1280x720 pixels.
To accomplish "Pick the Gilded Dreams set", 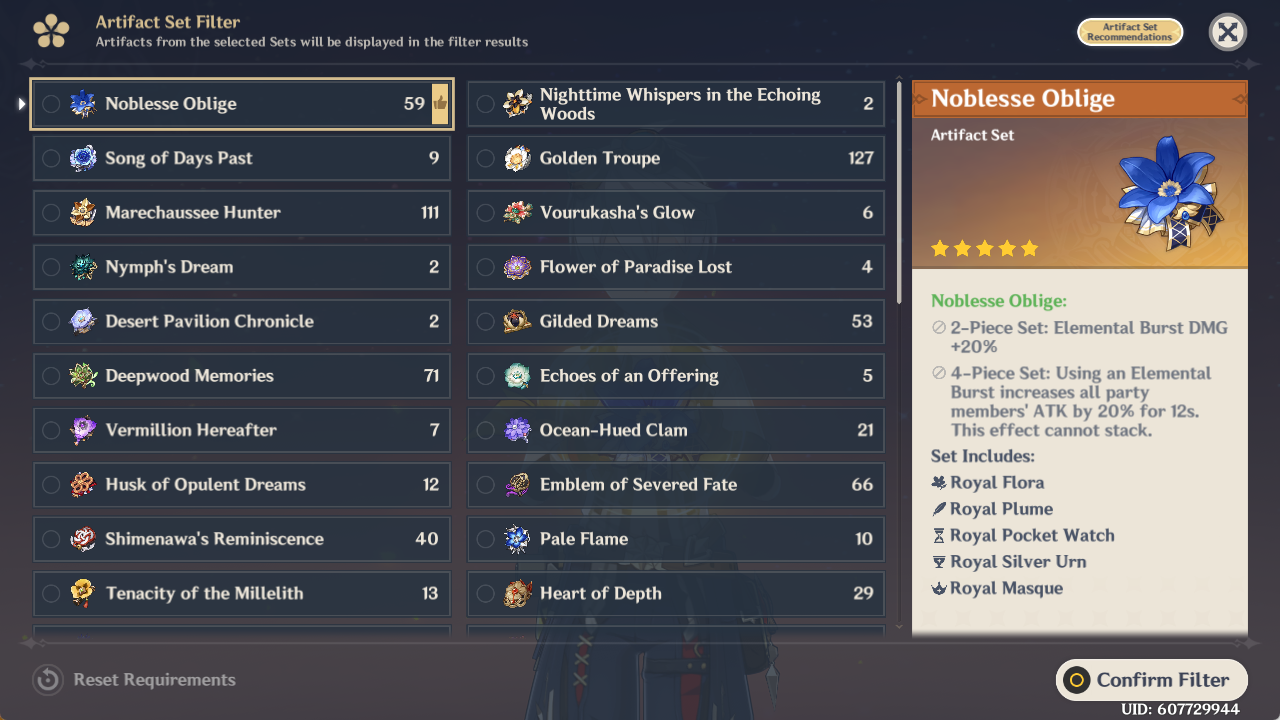I will [676, 321].
